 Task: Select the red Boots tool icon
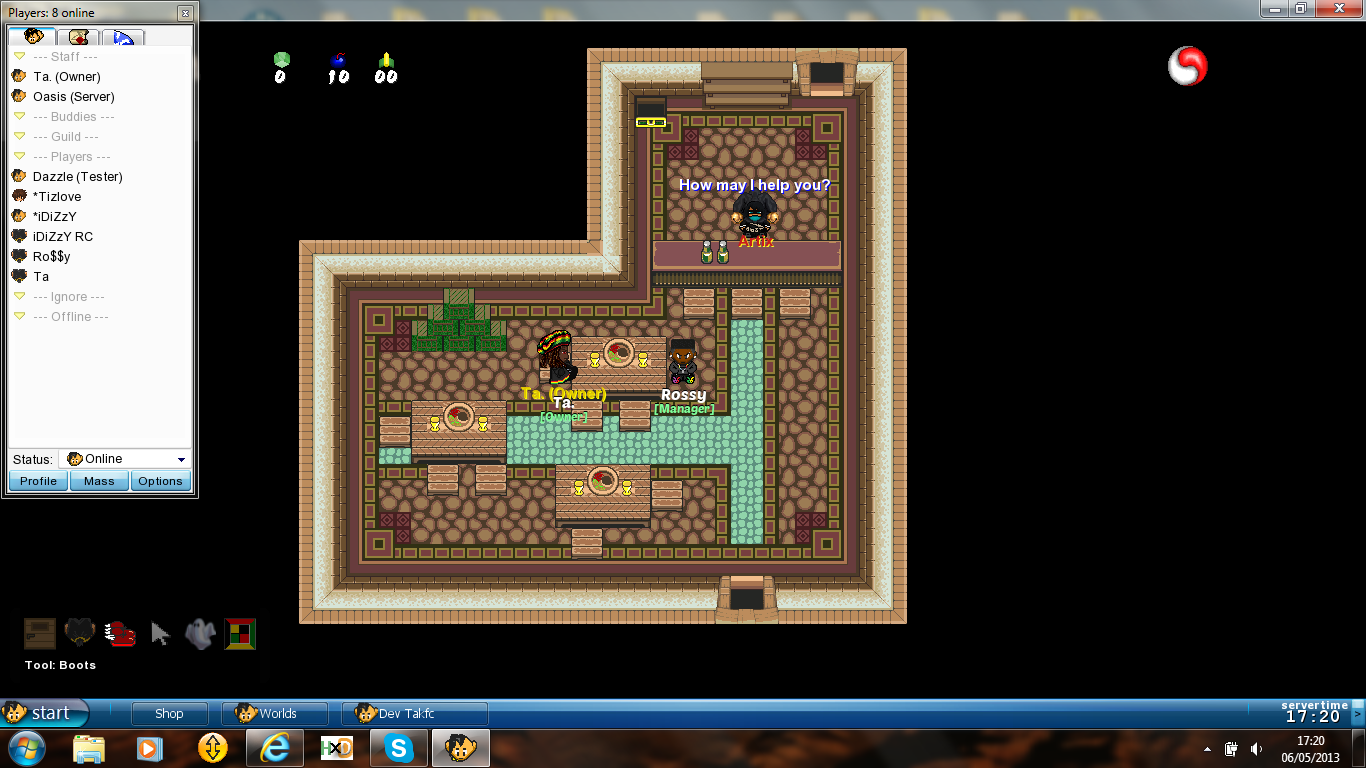tap(120, 633)
